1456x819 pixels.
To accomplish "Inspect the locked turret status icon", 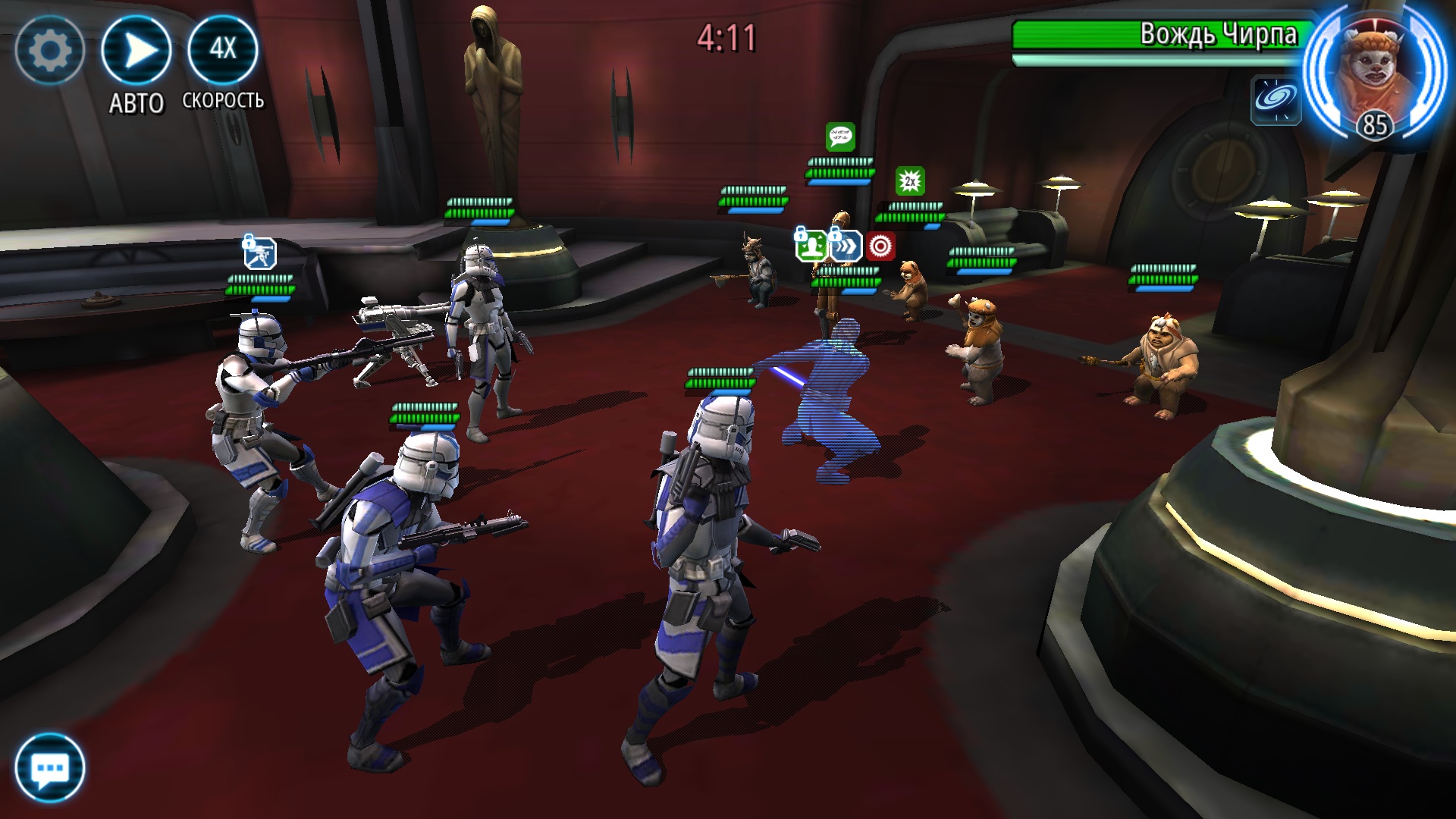I will (x=260, y=253).
